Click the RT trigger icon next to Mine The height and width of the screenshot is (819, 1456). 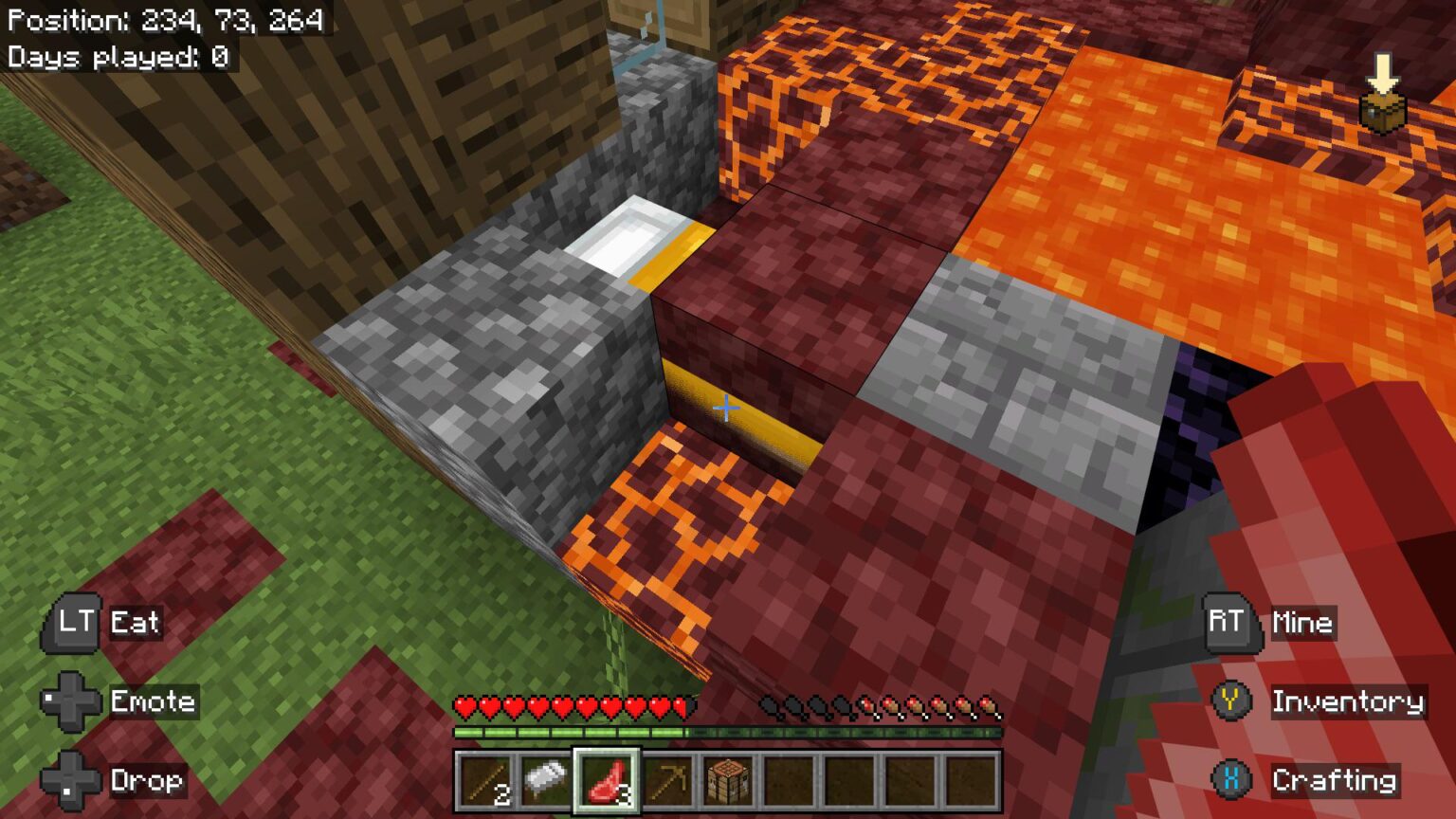click(1229, 623)
